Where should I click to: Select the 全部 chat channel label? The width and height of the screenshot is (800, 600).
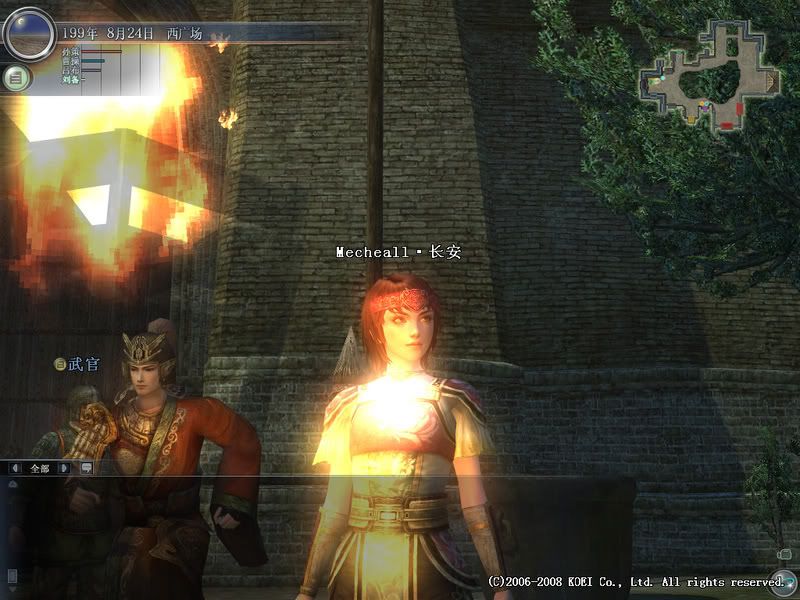[x=40, y=467]
